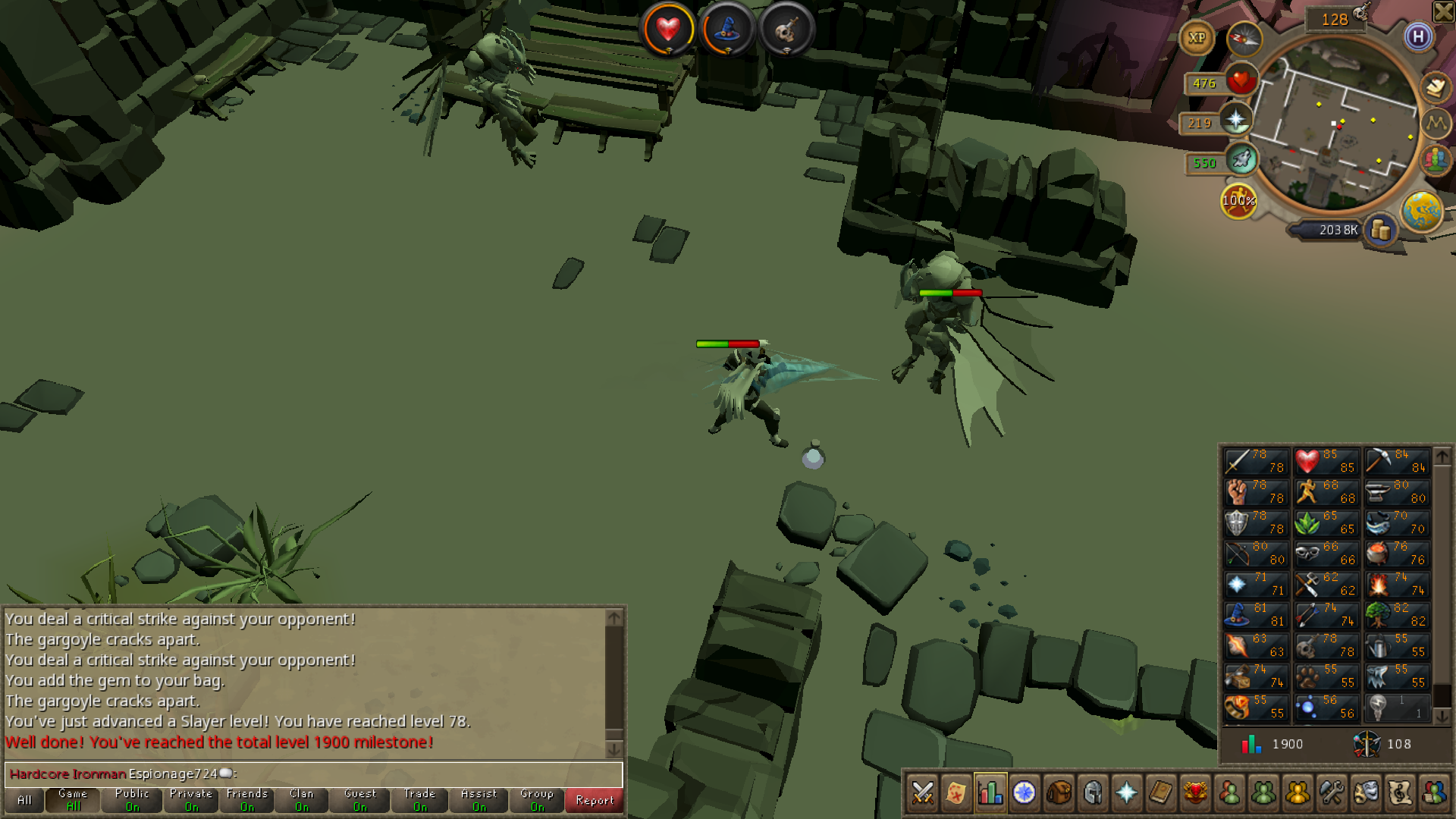Screen dimensions: 1456x819
Task: Open the prayer star tab
Action: pyautogui.click(x=1127, y=793)
